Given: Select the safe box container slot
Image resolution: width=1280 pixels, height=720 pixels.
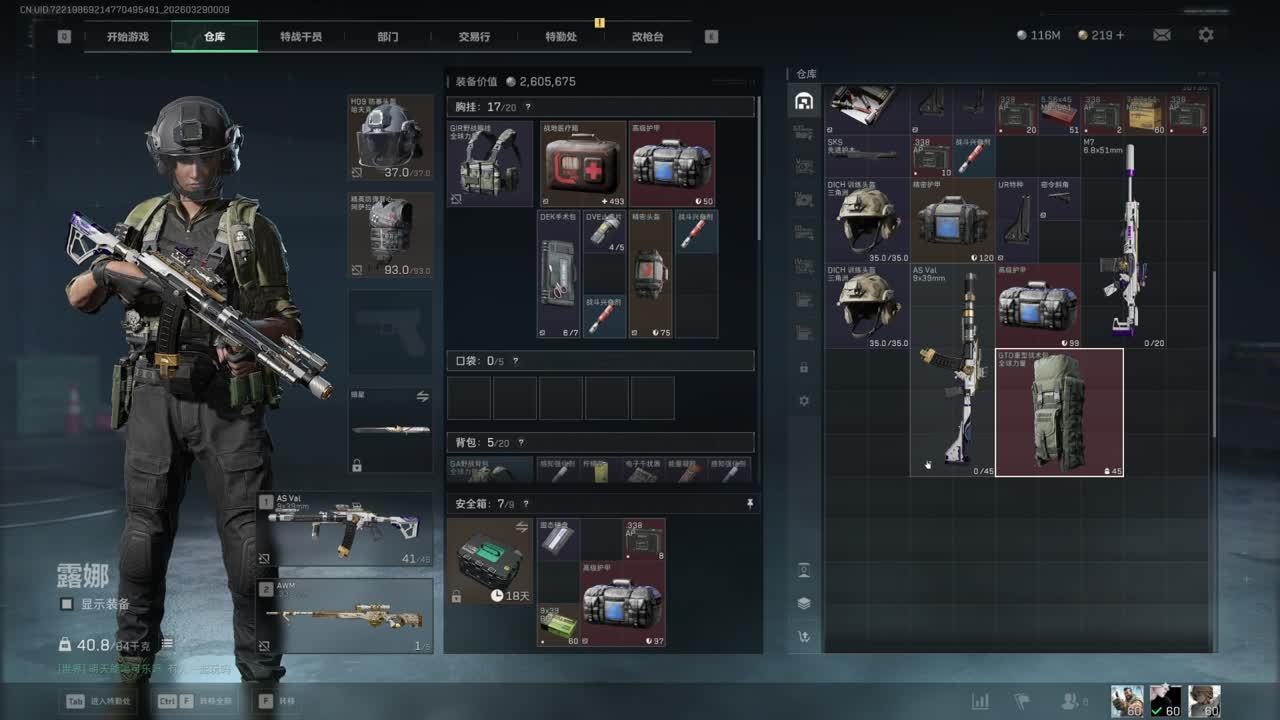Looking at the screenshot, I should (x=489, y=561).
